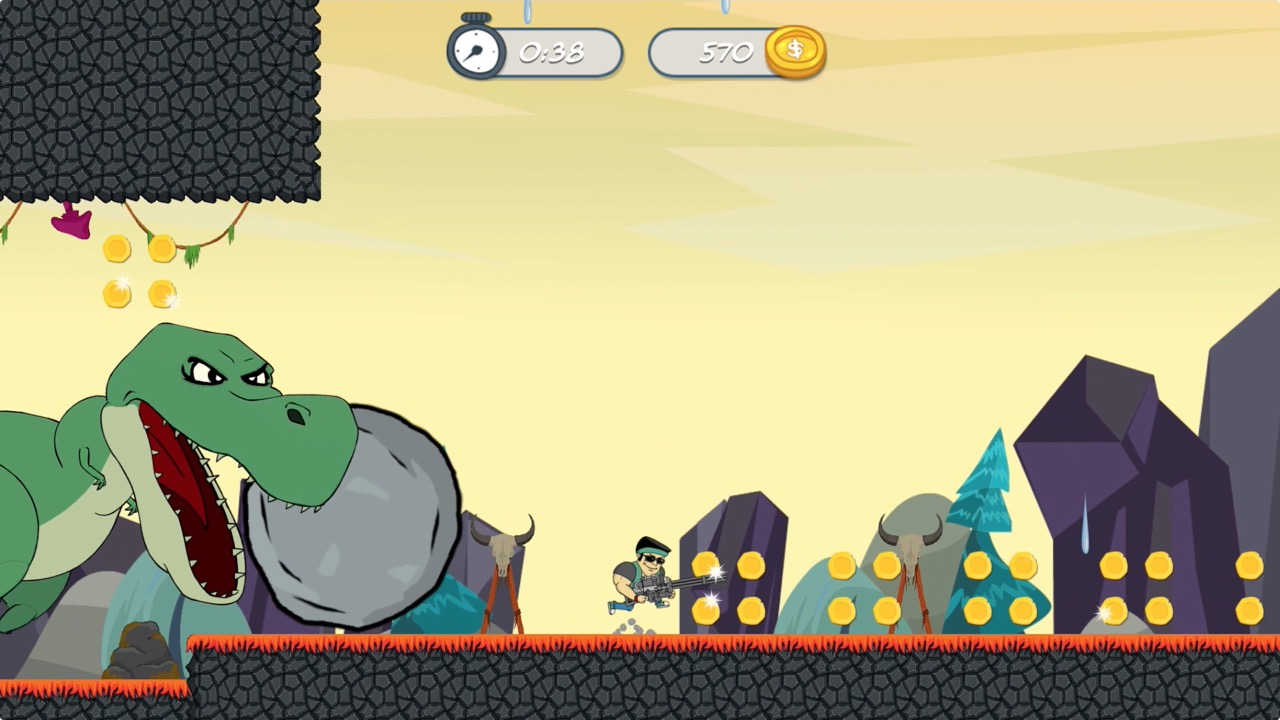Select the 570 coin counter display

click(x=724, y=52)
